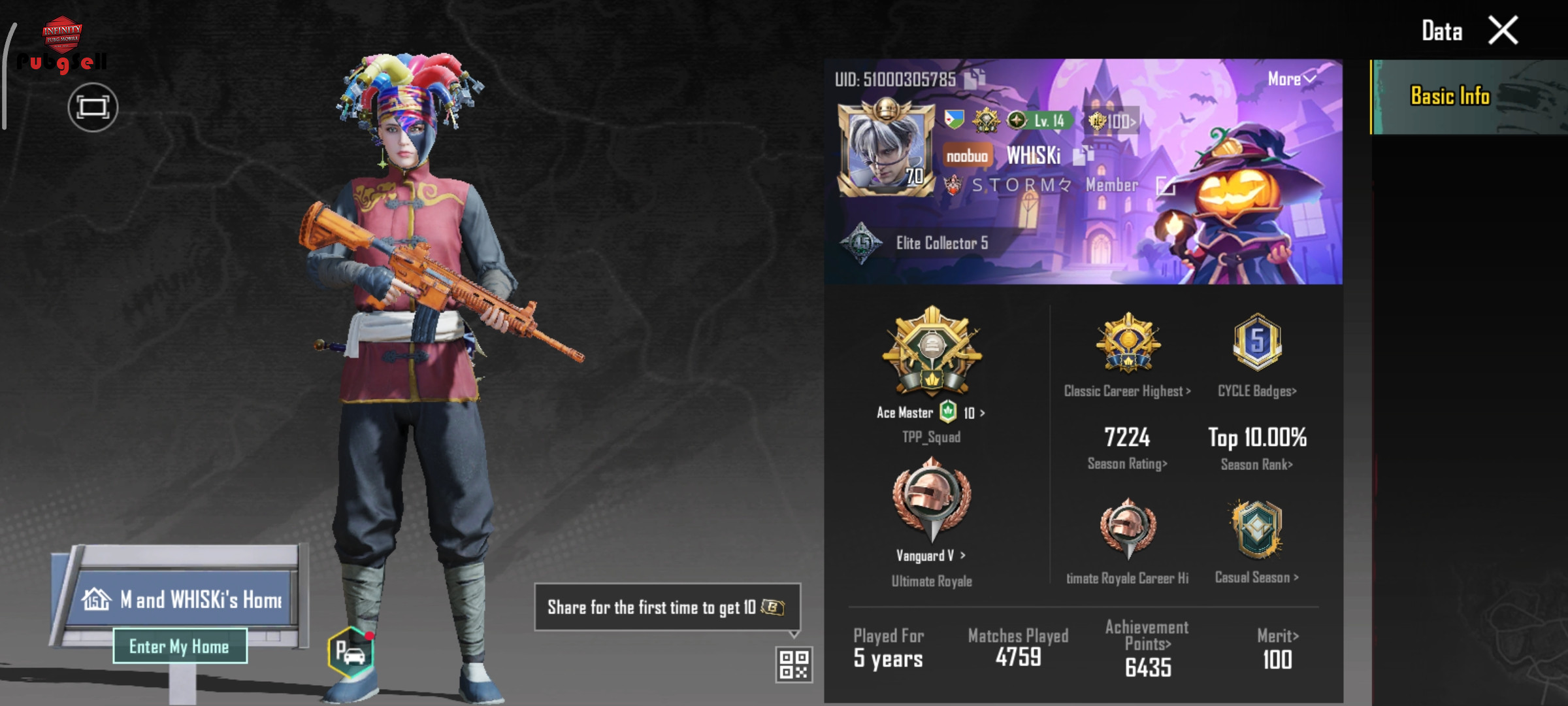Viewport: 1568px width, 706px height.
Task: Open the QR code share icon
Action: 794,664
